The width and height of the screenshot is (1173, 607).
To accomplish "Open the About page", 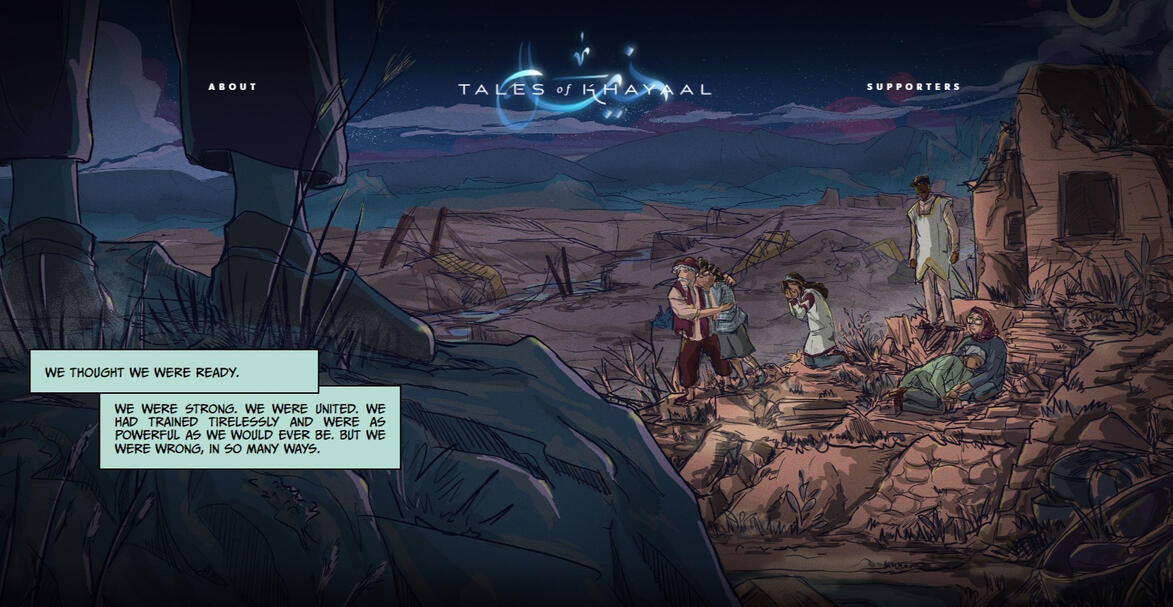I will 233,87.
